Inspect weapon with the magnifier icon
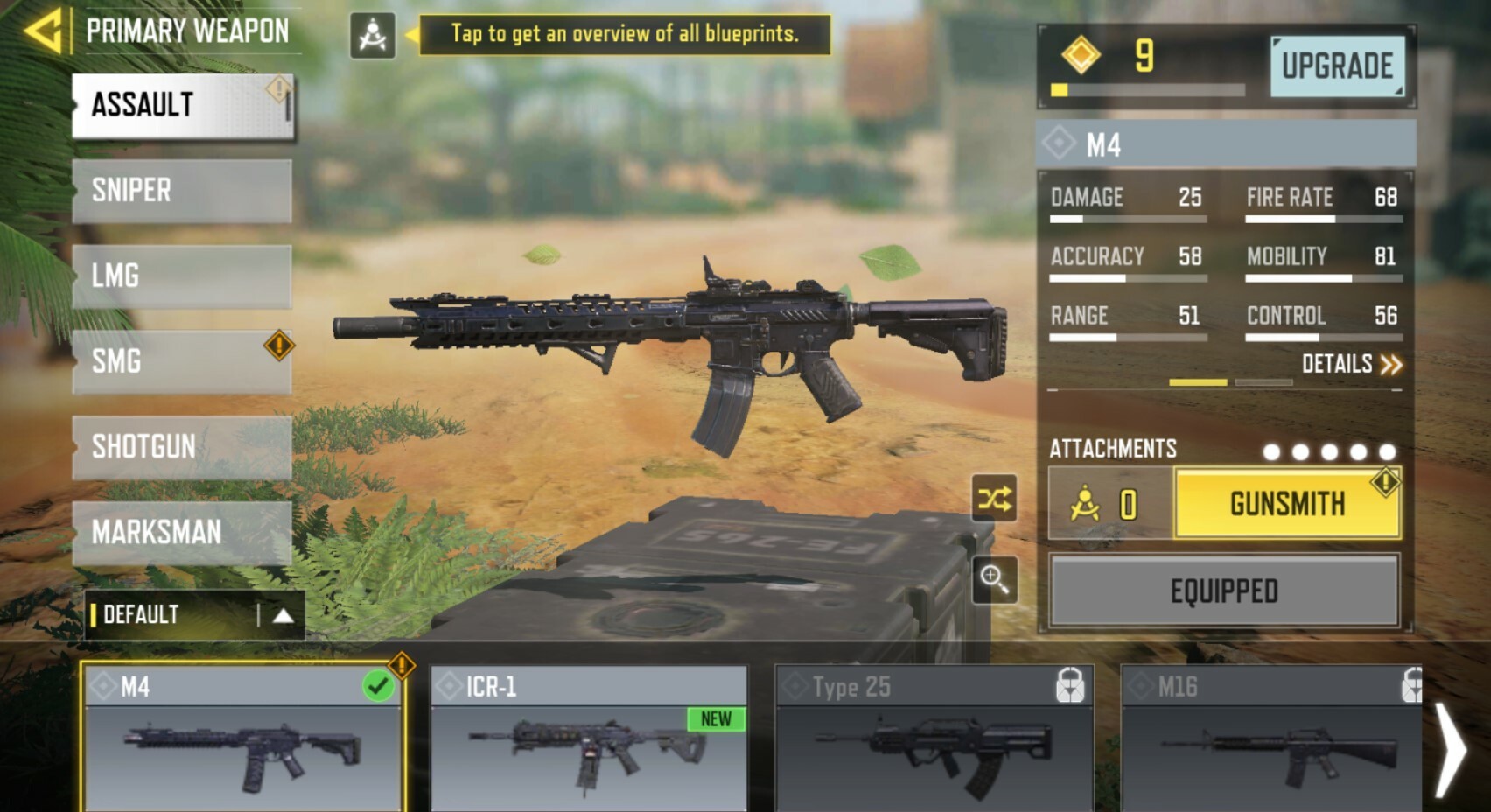The height and width of the screenshot is (812, 1491). click(994, 579)
